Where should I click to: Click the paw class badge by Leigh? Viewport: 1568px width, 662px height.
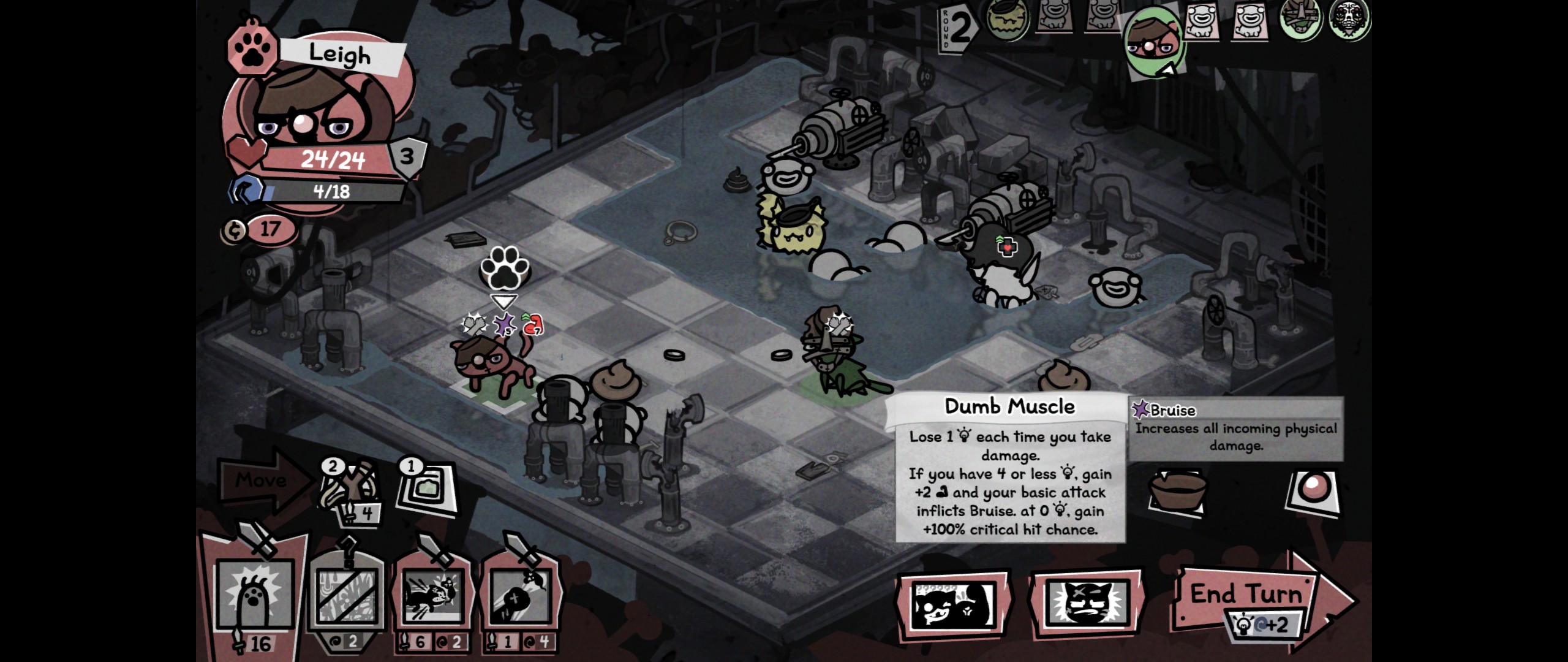pos(252,51)
